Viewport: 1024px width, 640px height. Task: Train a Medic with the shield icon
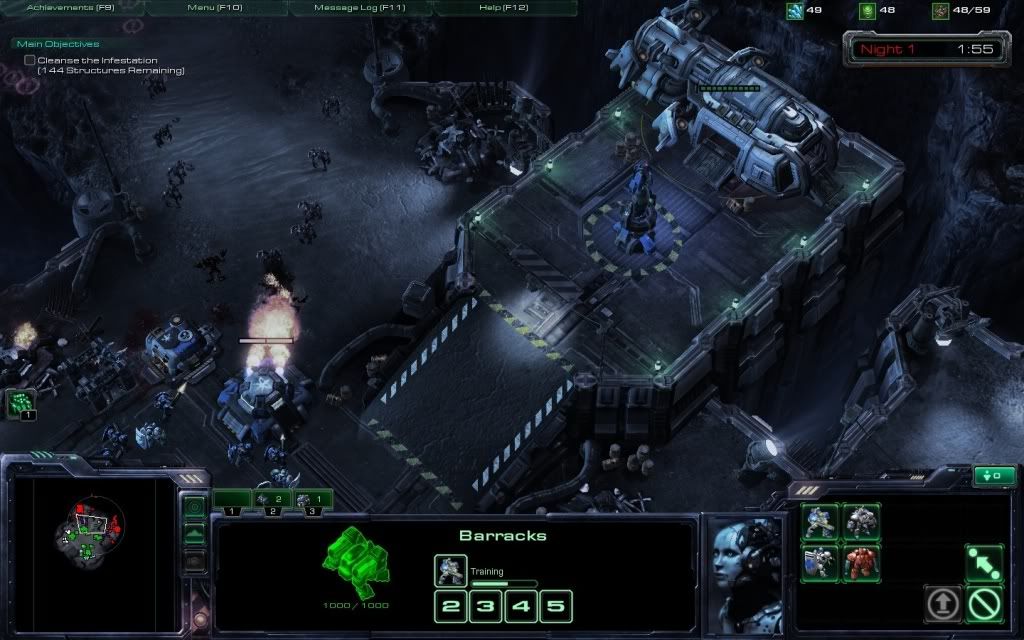click(819, 563)
